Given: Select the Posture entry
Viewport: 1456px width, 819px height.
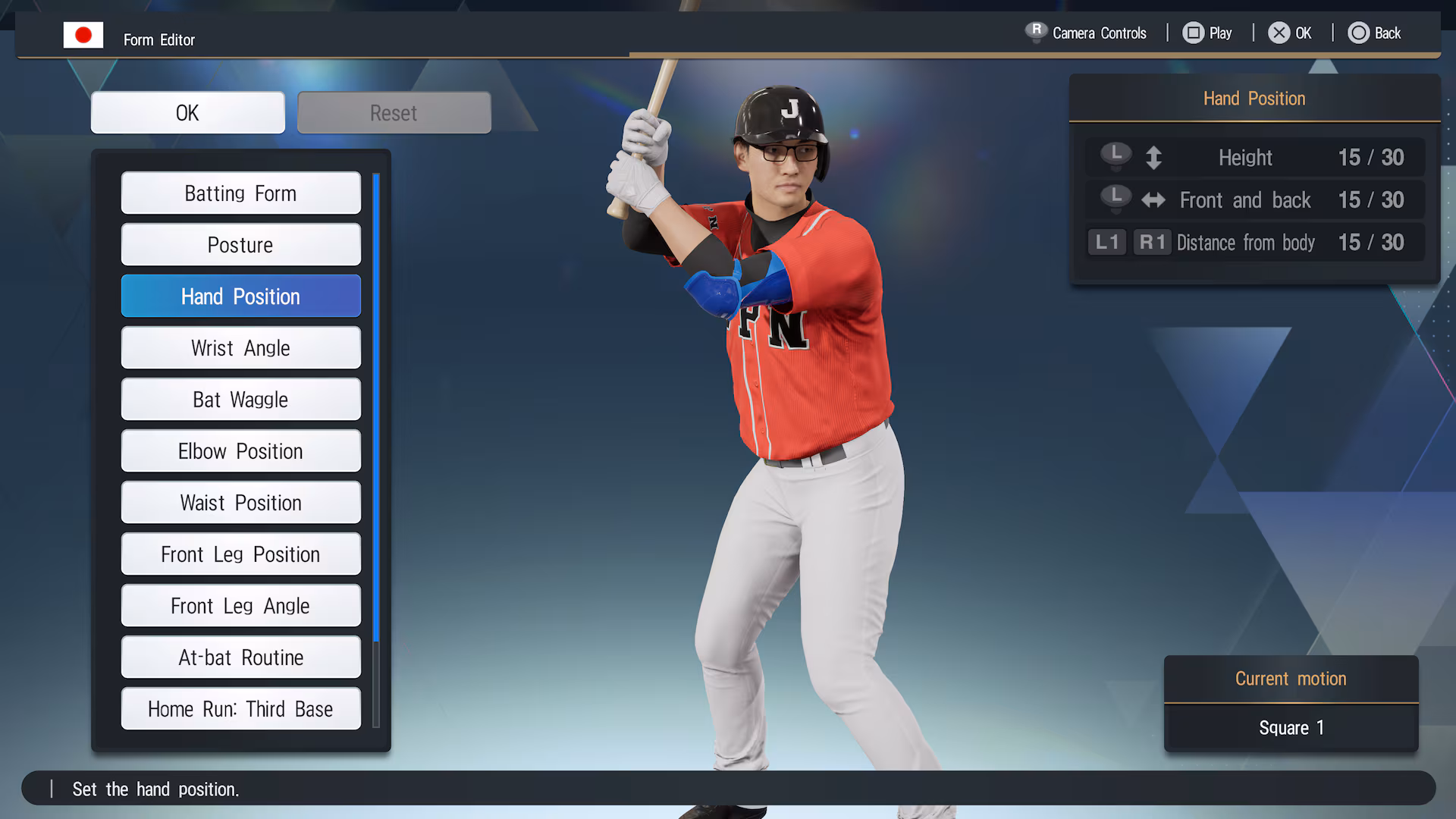Looking at the screenshot, I should [x=240, y=245].
